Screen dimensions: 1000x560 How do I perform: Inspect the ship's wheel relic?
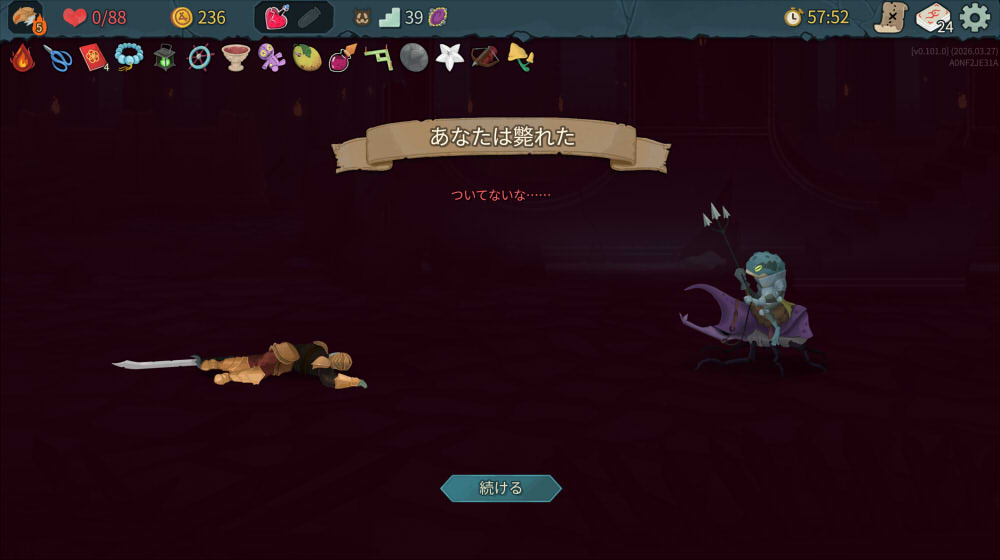(x=200, y=58)
